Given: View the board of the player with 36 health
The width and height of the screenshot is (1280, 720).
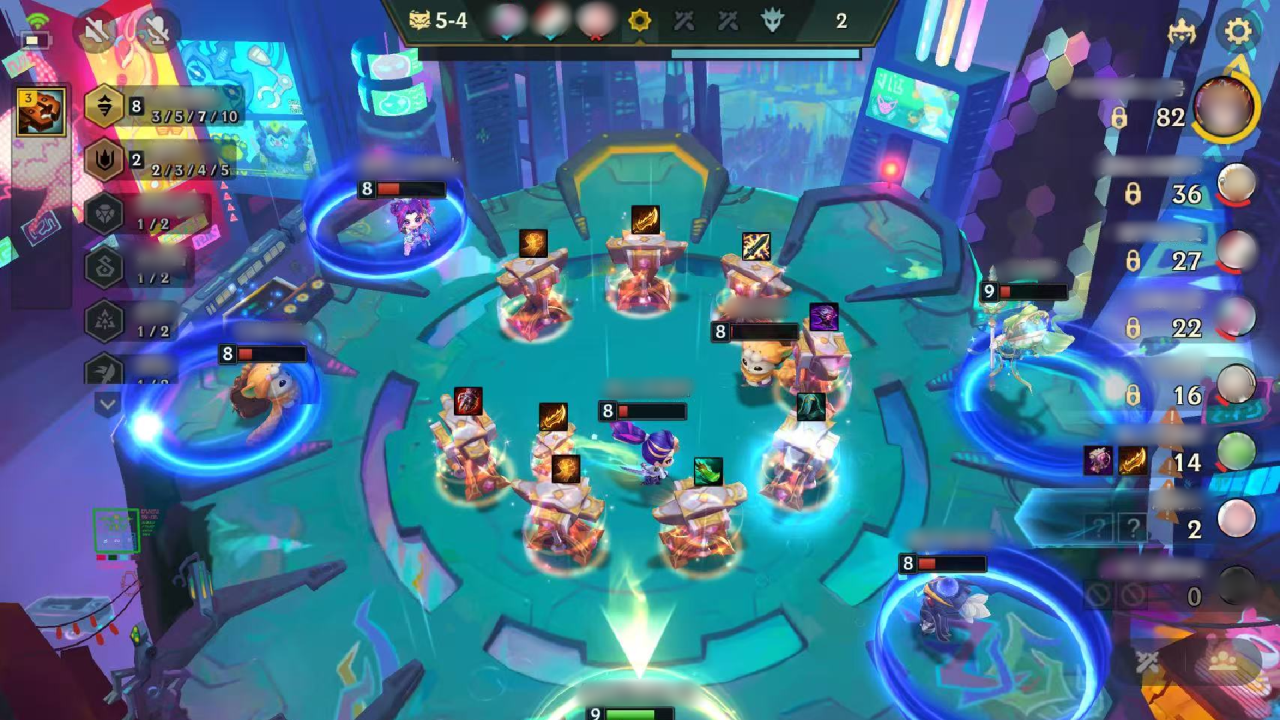Looking at the screenshot, I should [1237, 185].
